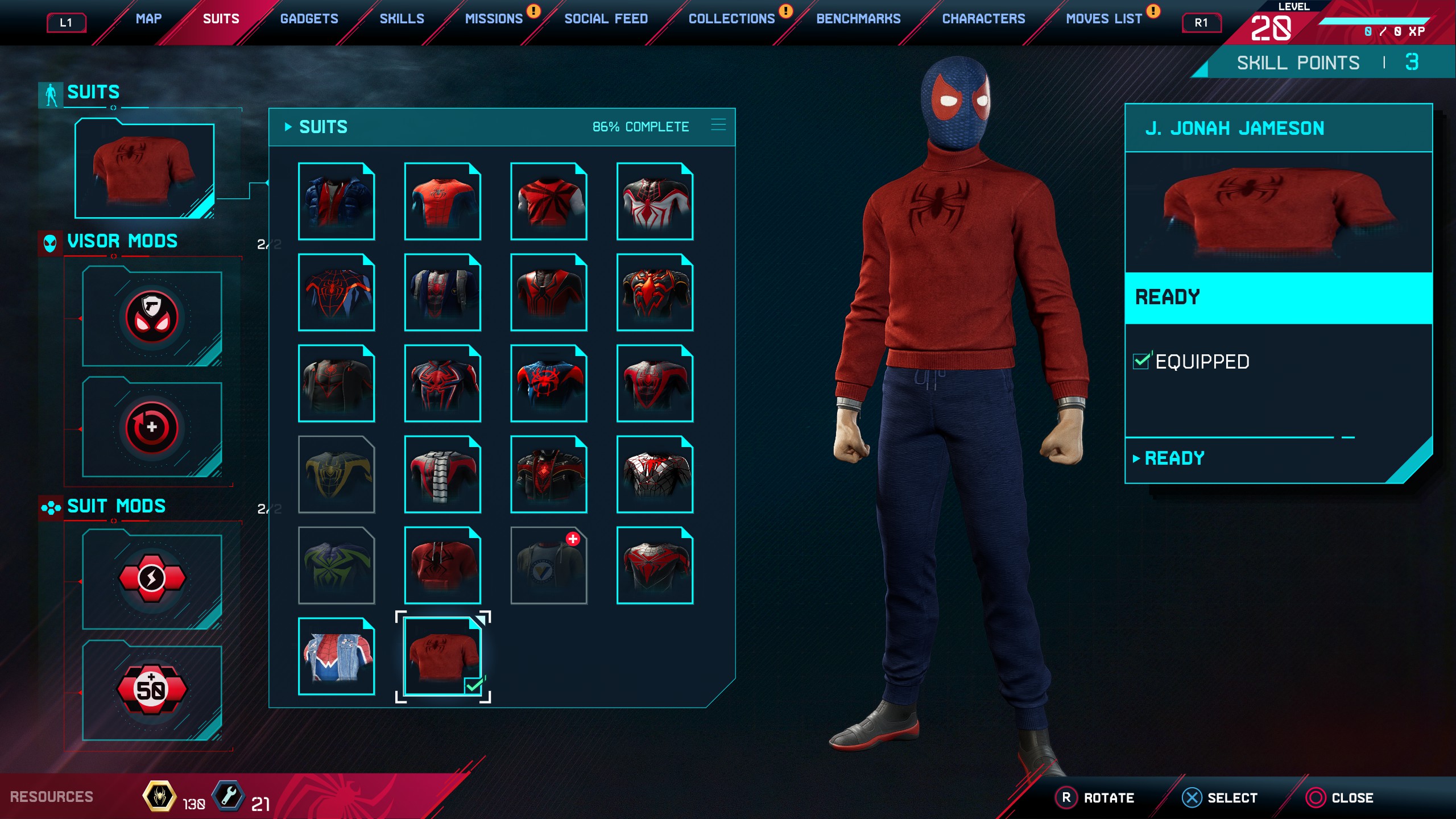Choose the scarf winter suit thumbnail

442,474
